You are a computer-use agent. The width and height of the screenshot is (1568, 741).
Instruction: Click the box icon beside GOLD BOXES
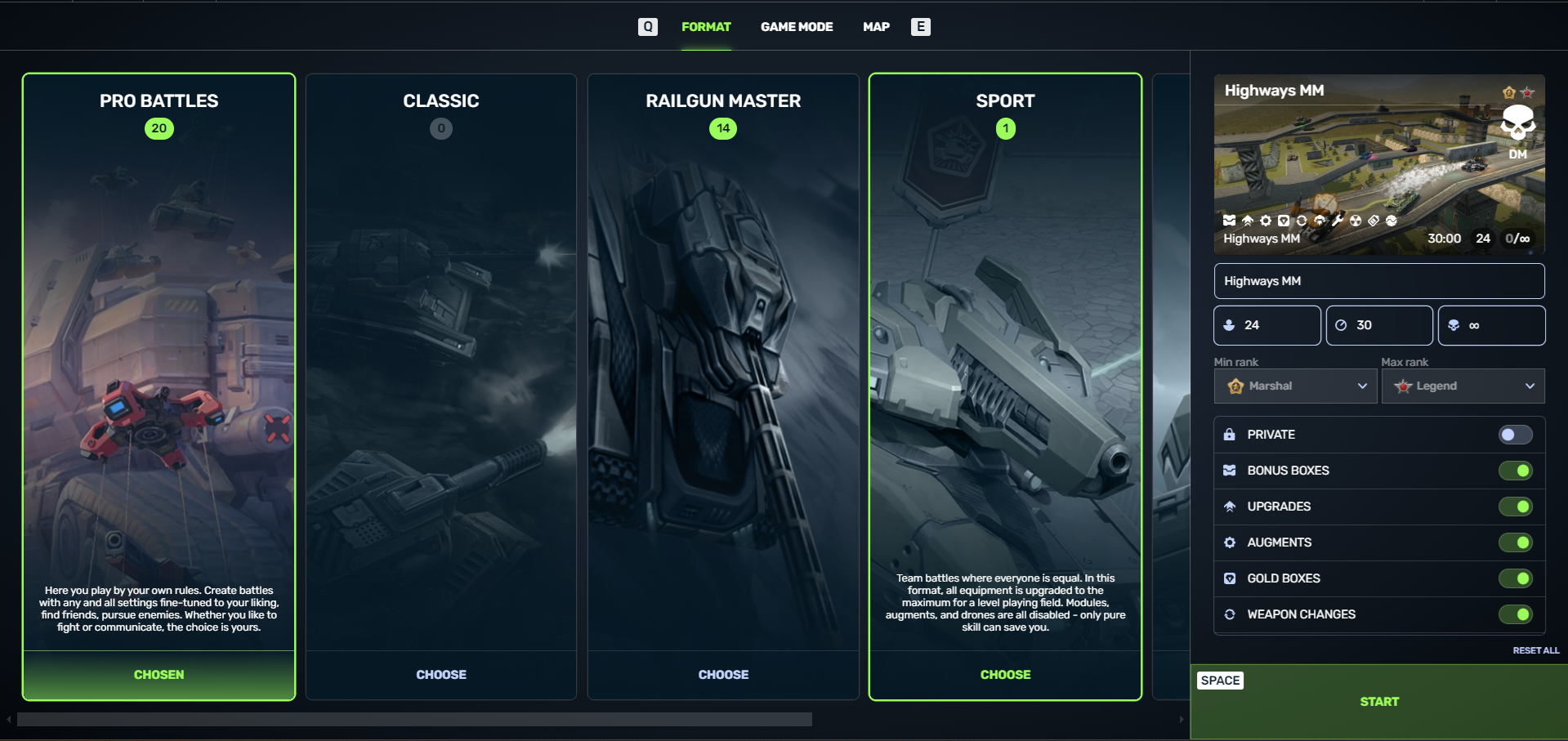pyautogui.click(x=1230, y=578)
